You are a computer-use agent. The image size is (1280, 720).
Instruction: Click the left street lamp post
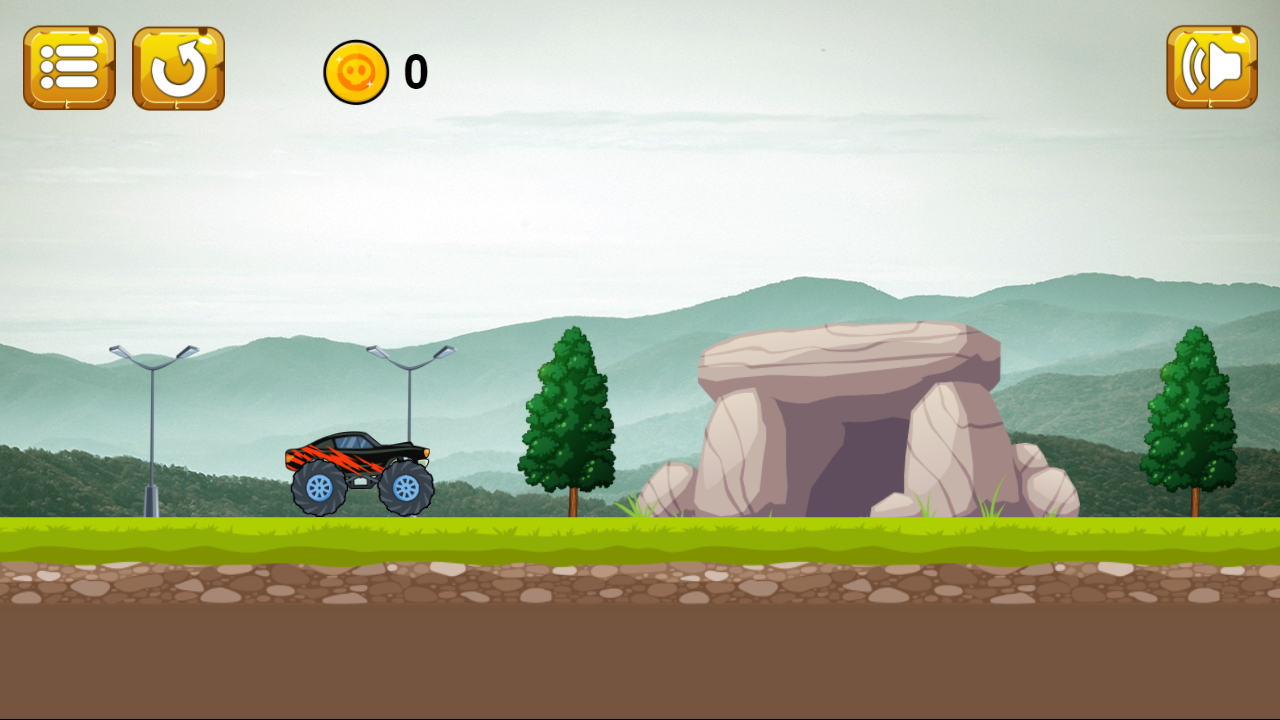coord(150,430)
